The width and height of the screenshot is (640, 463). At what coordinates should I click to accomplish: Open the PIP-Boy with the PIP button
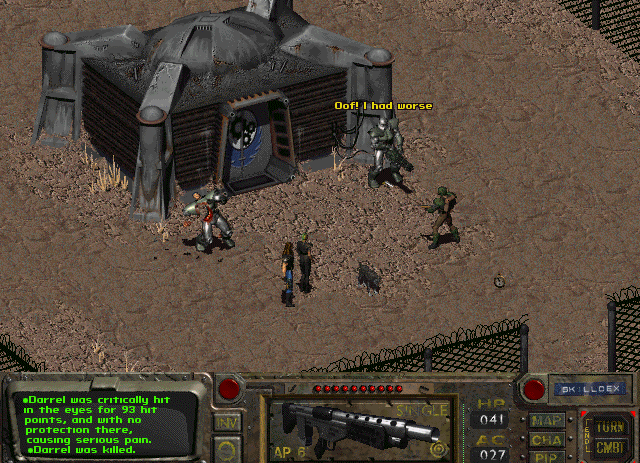tap(546, 457)
